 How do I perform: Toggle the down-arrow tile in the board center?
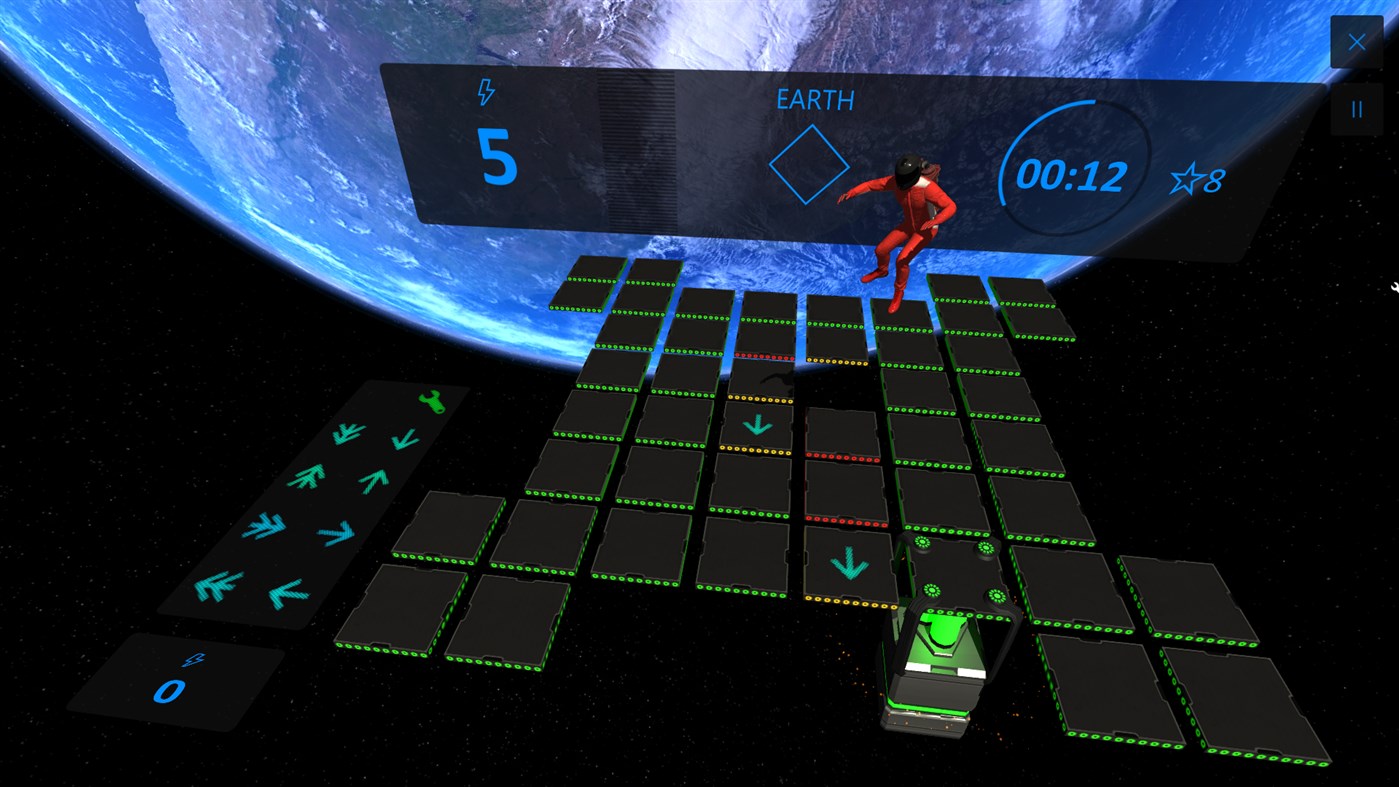click(x=757, y=424)
